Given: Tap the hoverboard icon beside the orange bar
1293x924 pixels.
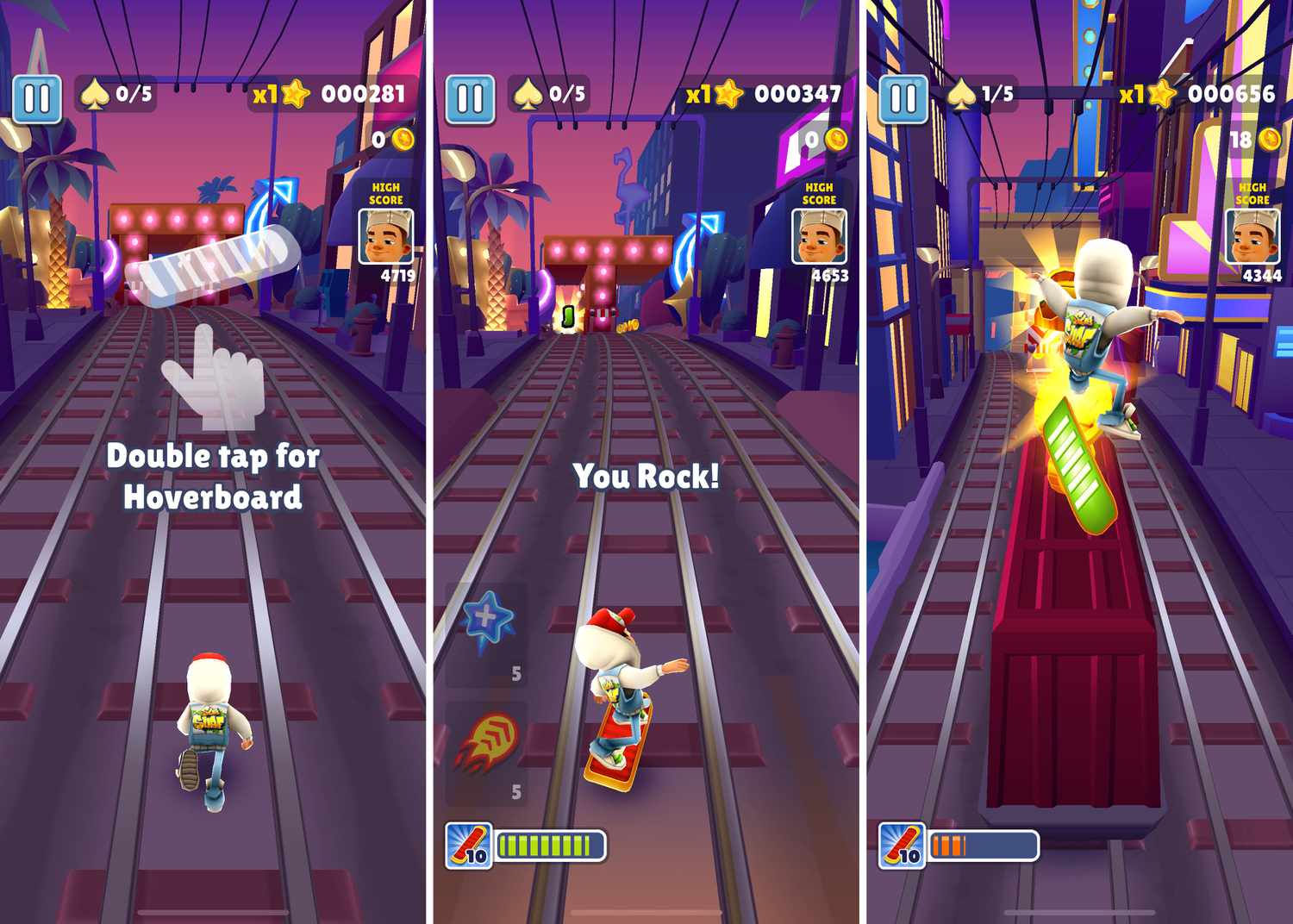Looking at the screenshot, I should coord(902,845).
